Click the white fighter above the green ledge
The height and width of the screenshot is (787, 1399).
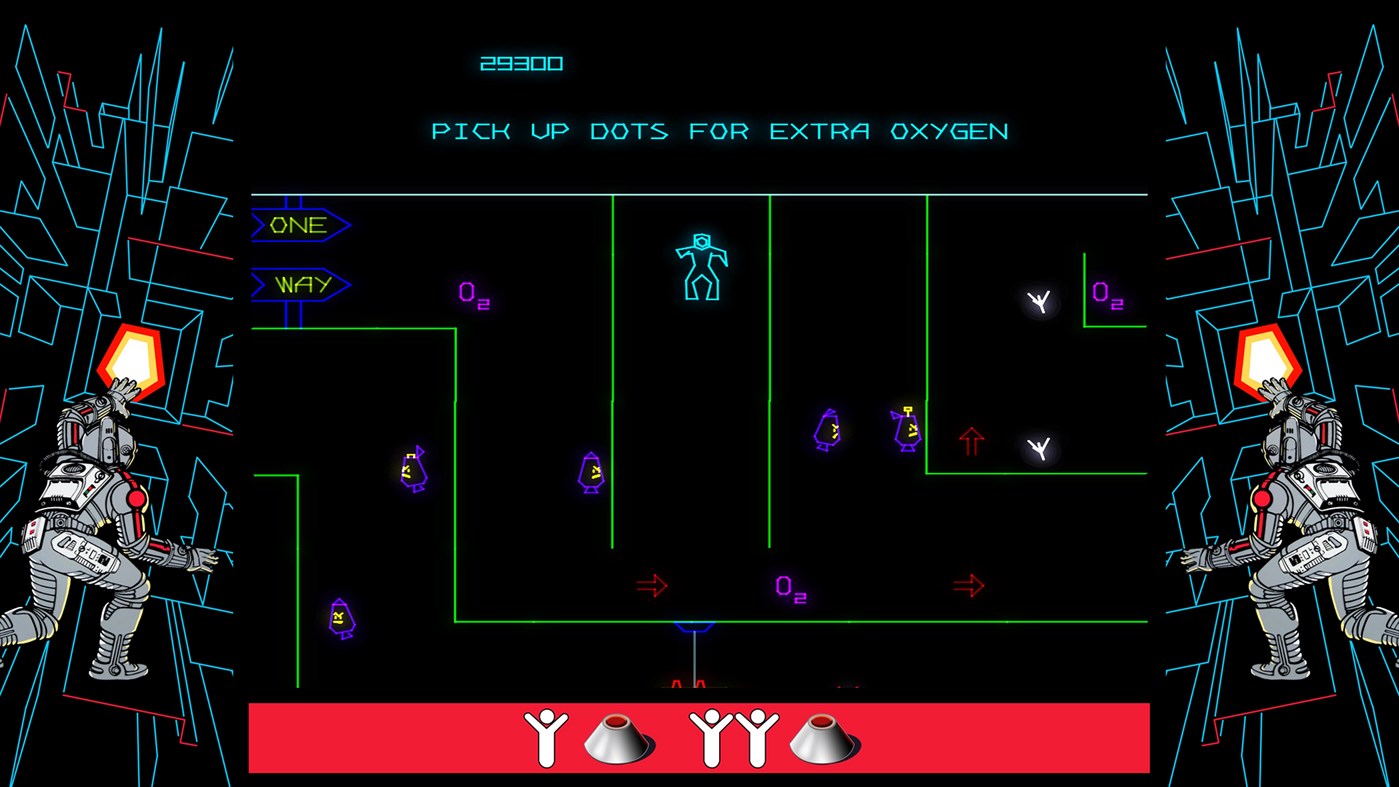[x=1038, y=447]
